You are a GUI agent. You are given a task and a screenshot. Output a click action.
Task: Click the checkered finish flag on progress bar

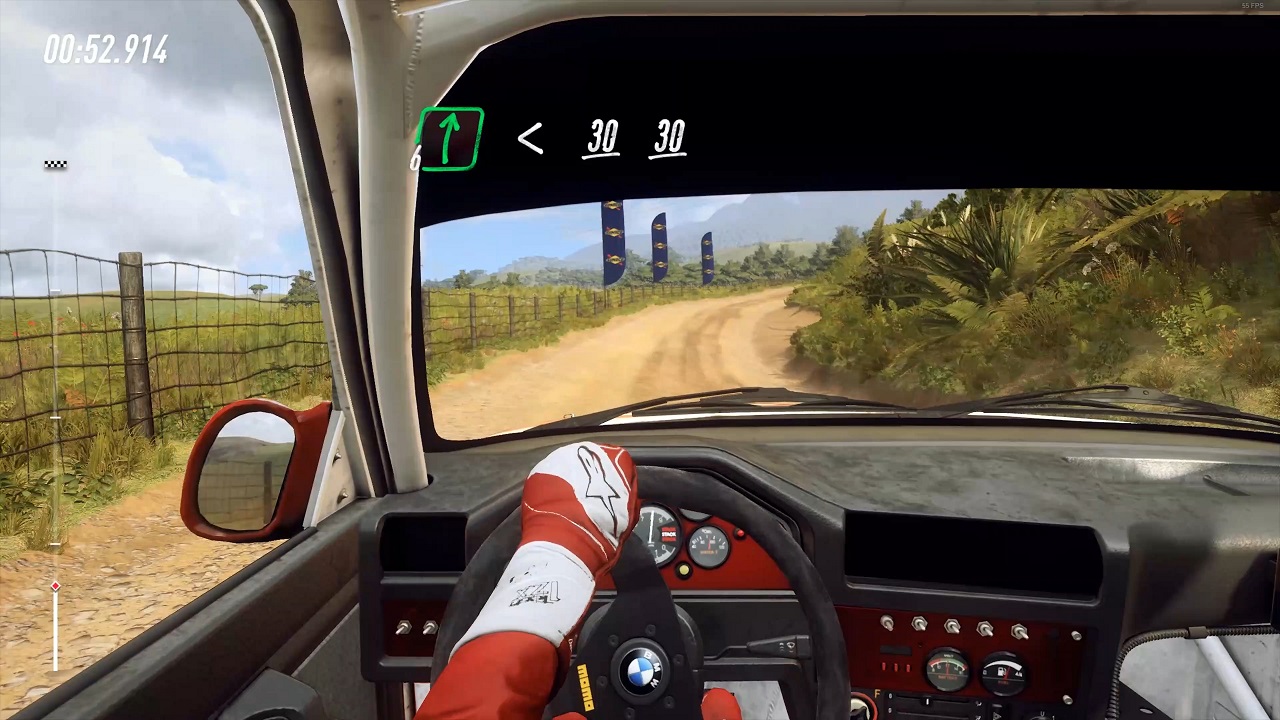tap(55, 164)
